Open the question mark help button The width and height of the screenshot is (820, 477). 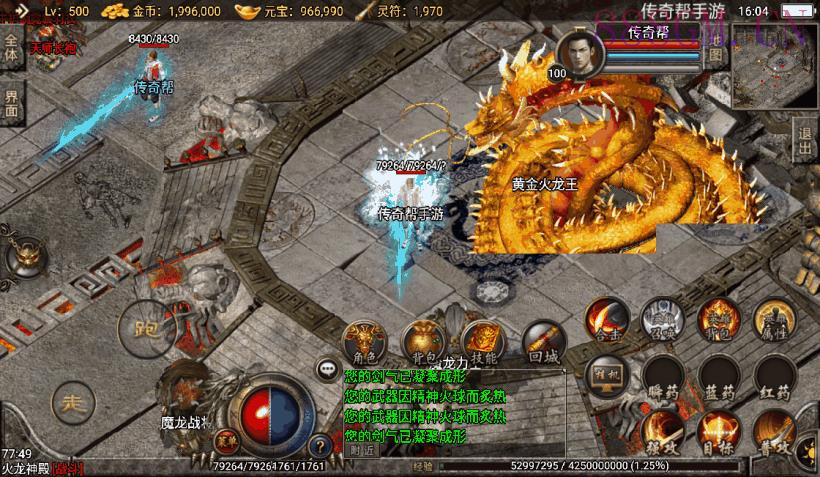point(319,446)
